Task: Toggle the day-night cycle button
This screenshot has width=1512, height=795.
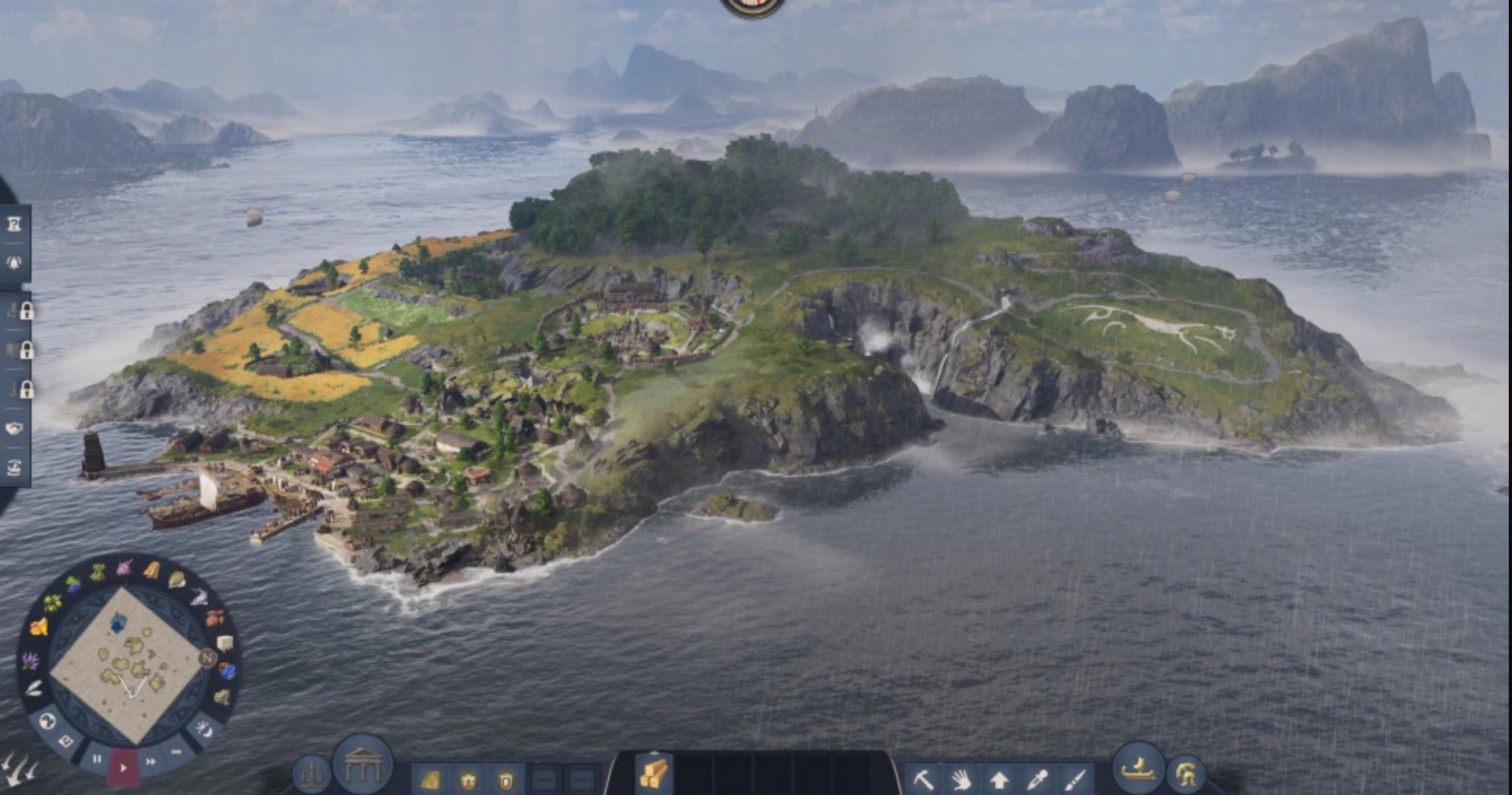Action: point(203,730)
